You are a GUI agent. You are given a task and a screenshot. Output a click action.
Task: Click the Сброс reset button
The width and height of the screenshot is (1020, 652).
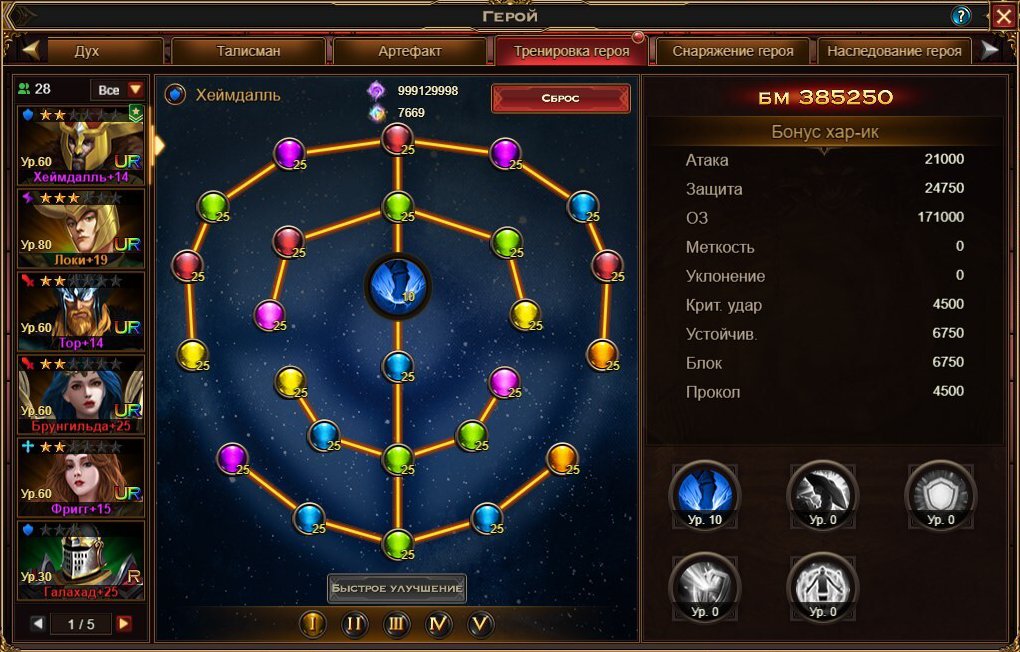(560, 98)
